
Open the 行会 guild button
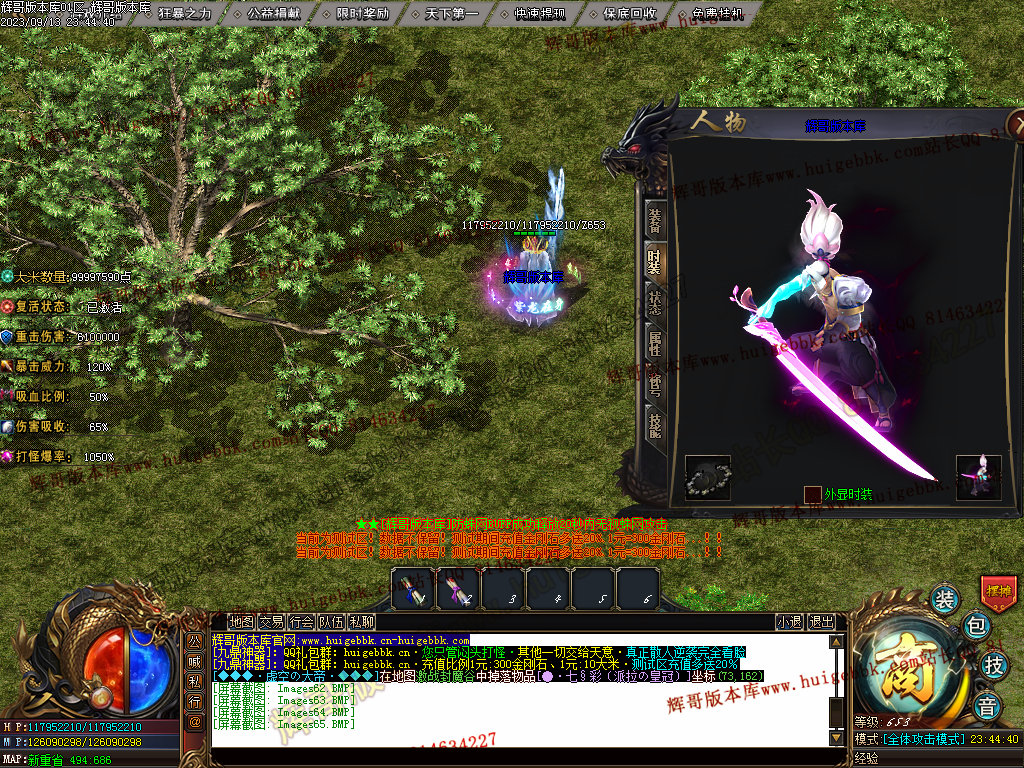click(302, 622)
